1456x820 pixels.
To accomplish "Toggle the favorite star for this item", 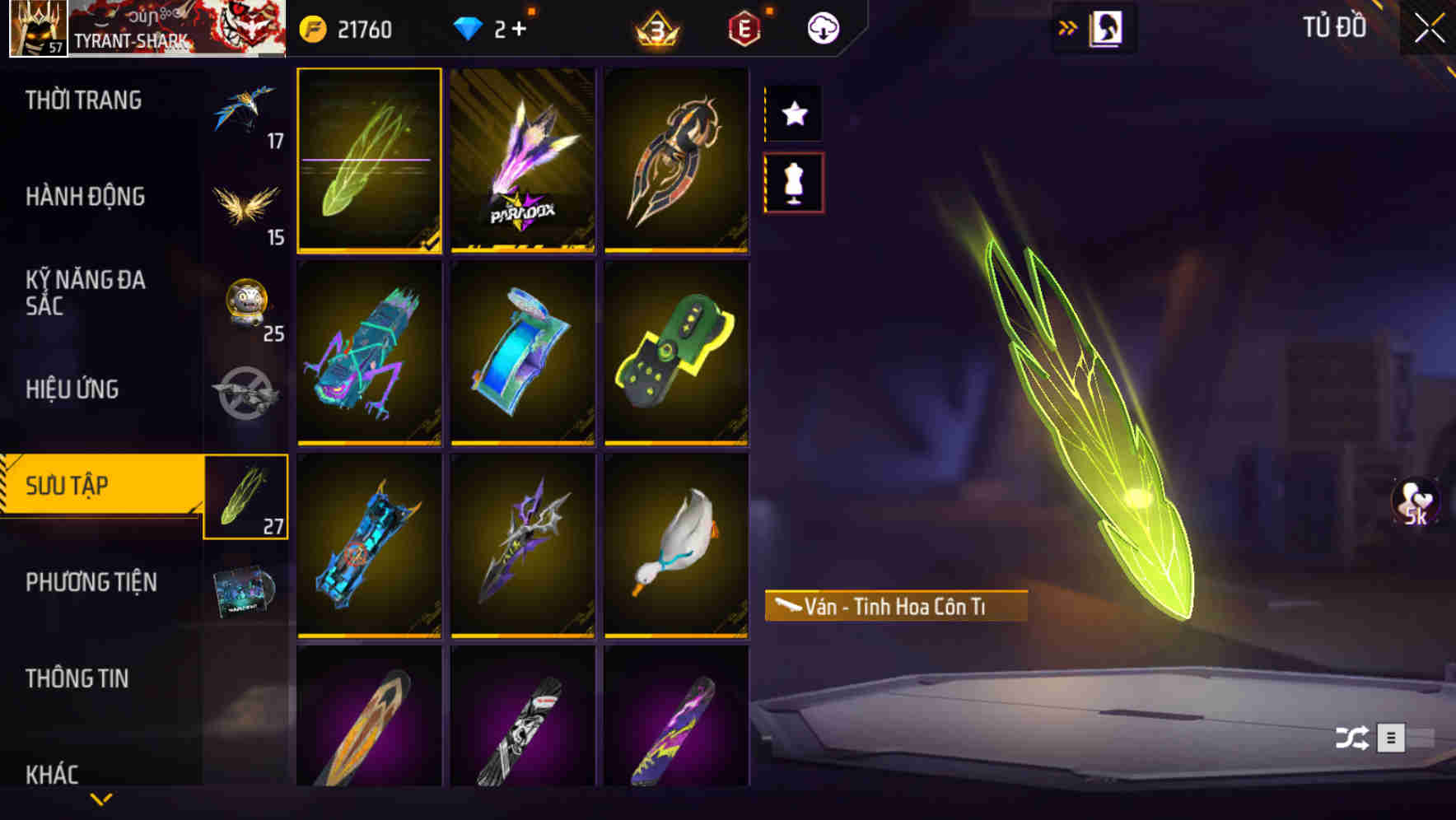I will 793,114.
